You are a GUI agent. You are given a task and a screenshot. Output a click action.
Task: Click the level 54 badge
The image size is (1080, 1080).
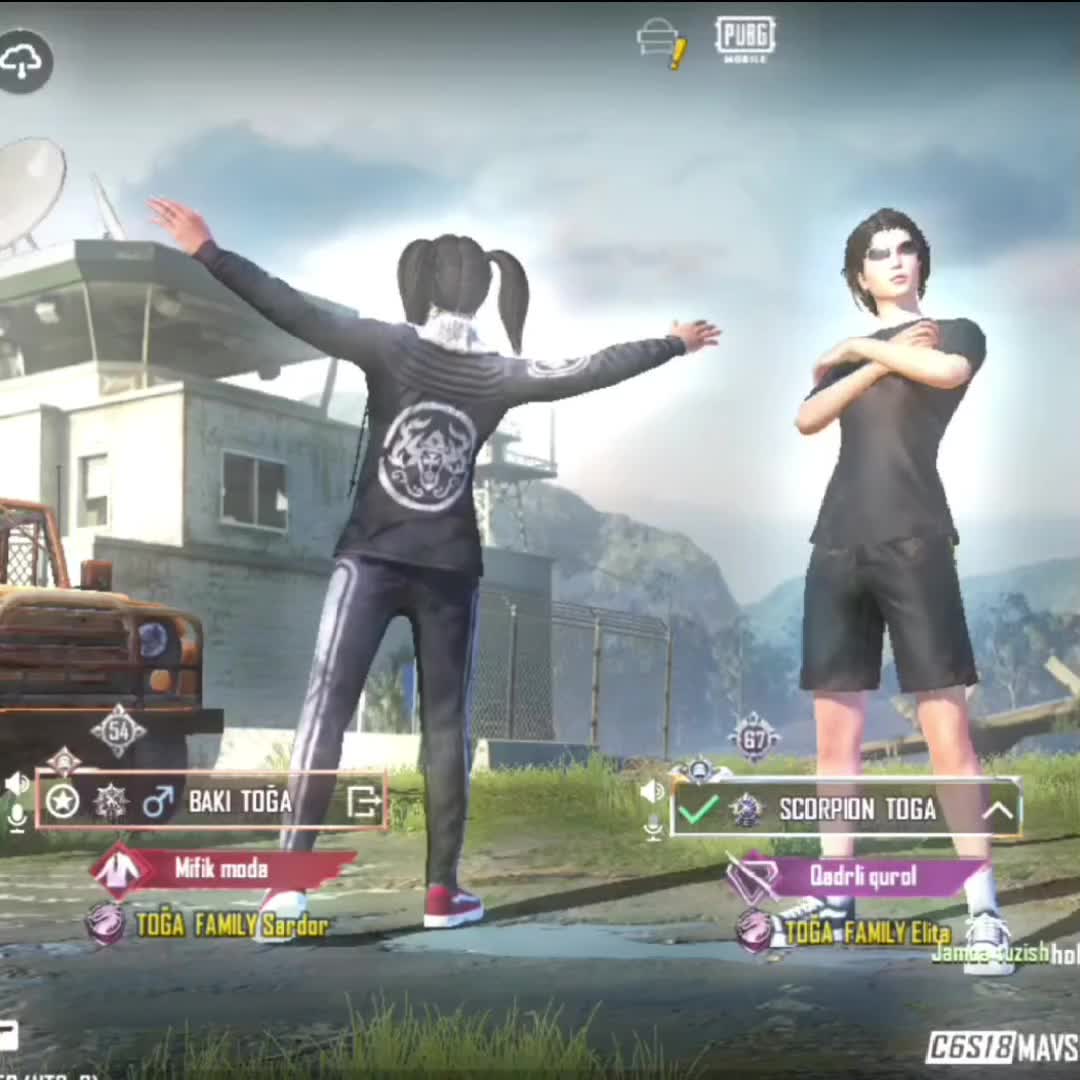click(118, 731)
